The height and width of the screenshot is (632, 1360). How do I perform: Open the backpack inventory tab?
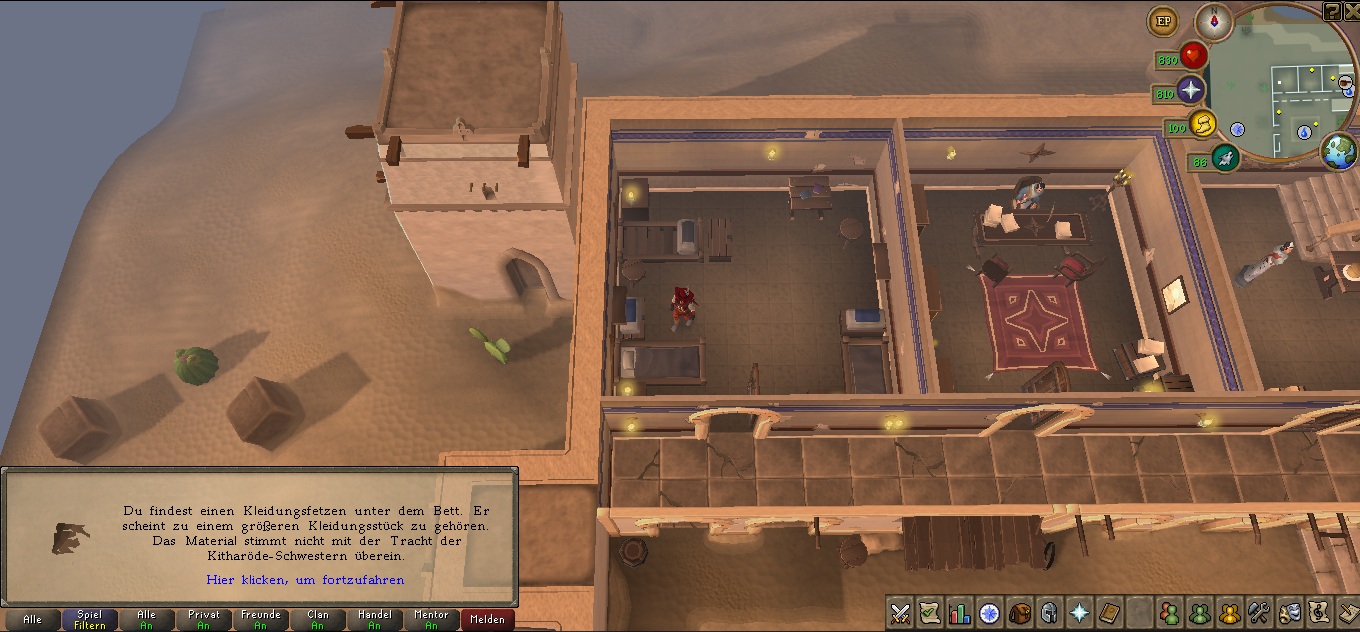[1019, 612]
